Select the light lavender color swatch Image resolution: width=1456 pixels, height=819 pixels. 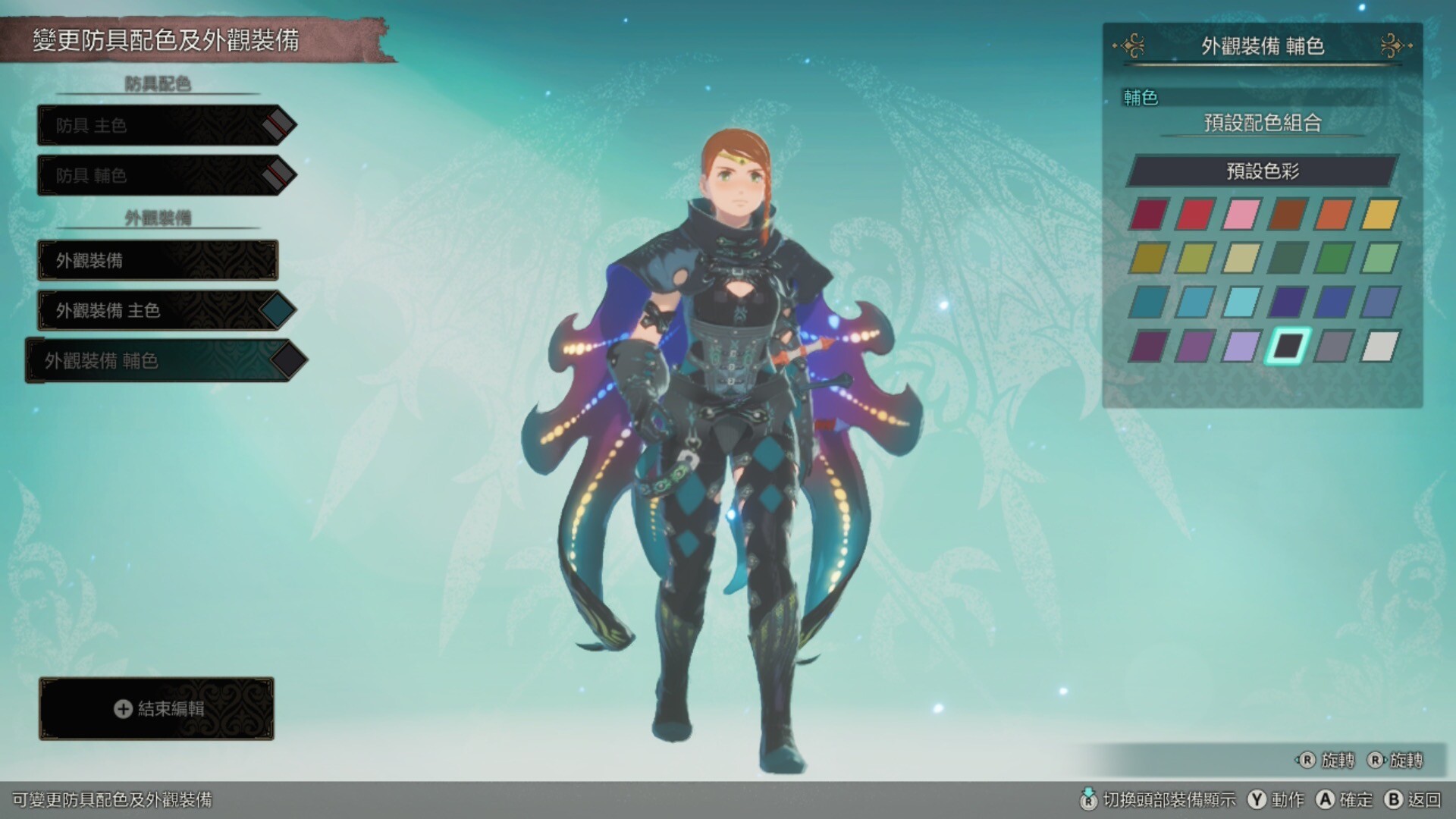pyautogui.click(x=1241, y=347)
